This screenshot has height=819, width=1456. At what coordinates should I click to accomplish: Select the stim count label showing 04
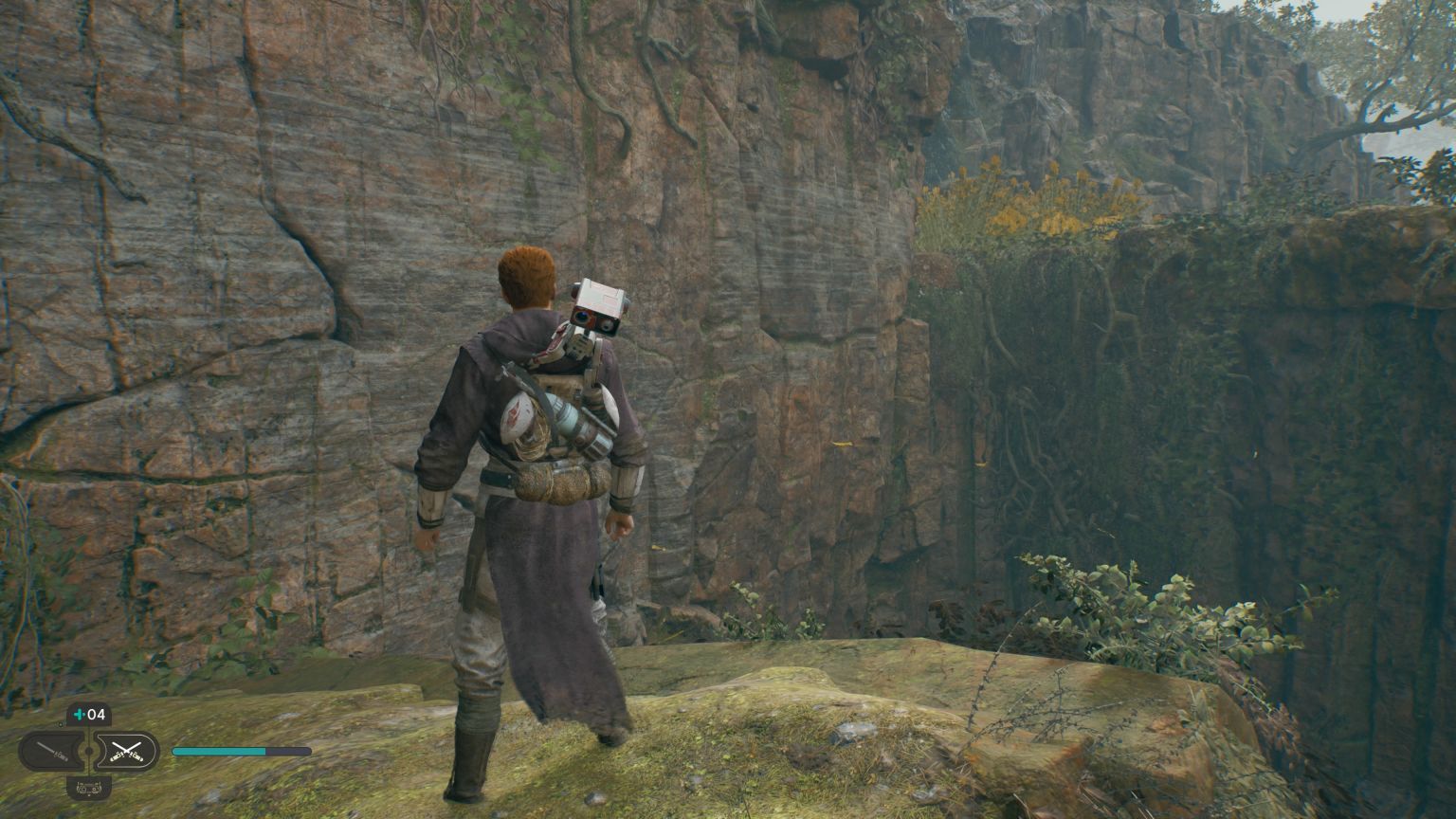pos(98,714)
